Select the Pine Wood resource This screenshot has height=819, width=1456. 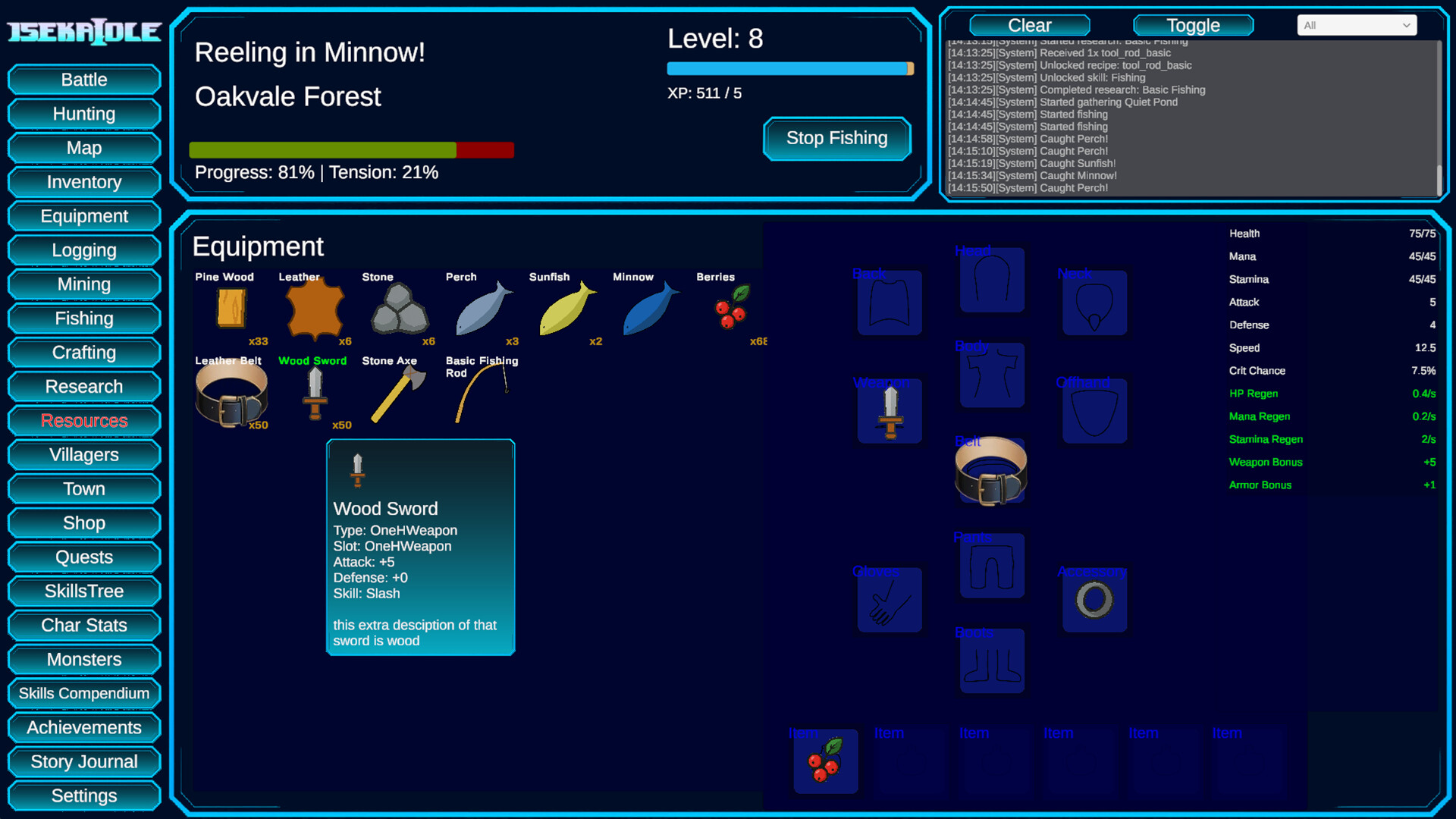(231, 309)
